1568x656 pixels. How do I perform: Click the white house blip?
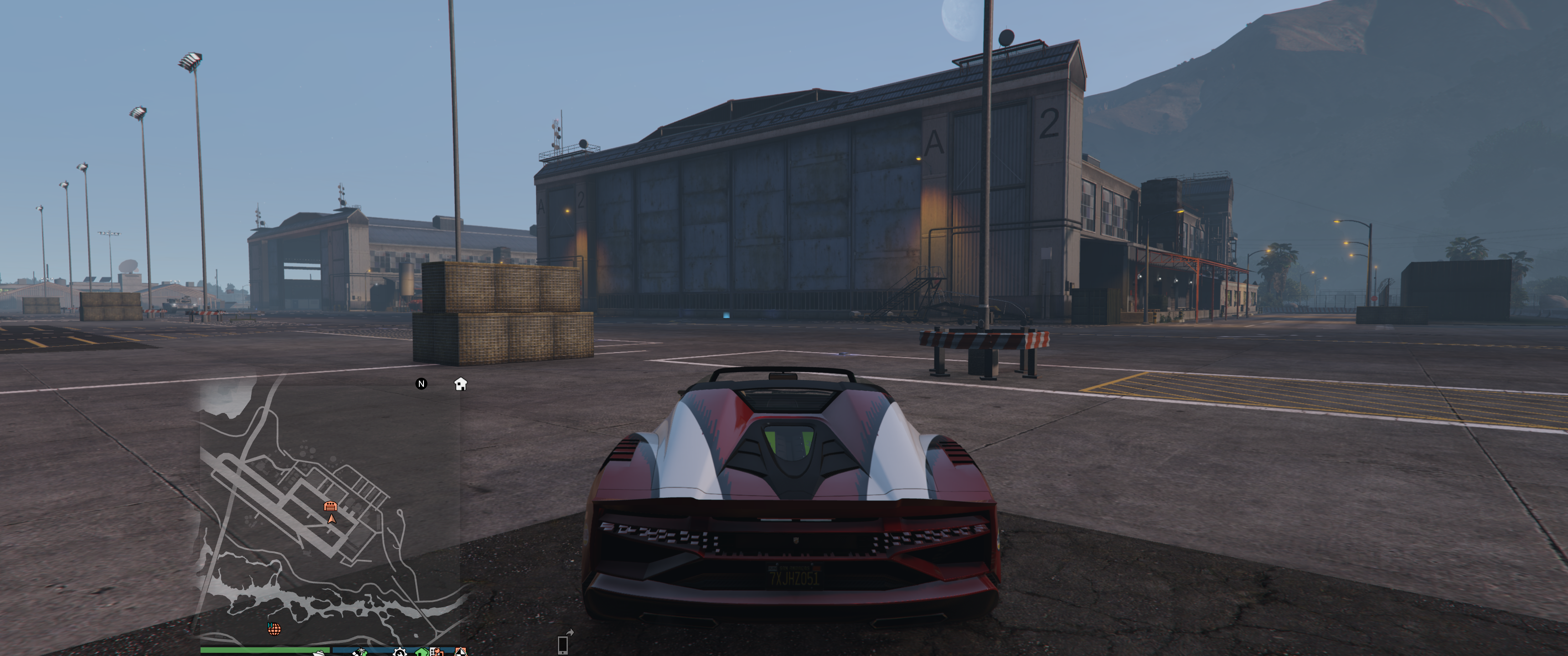coord(461,384)
